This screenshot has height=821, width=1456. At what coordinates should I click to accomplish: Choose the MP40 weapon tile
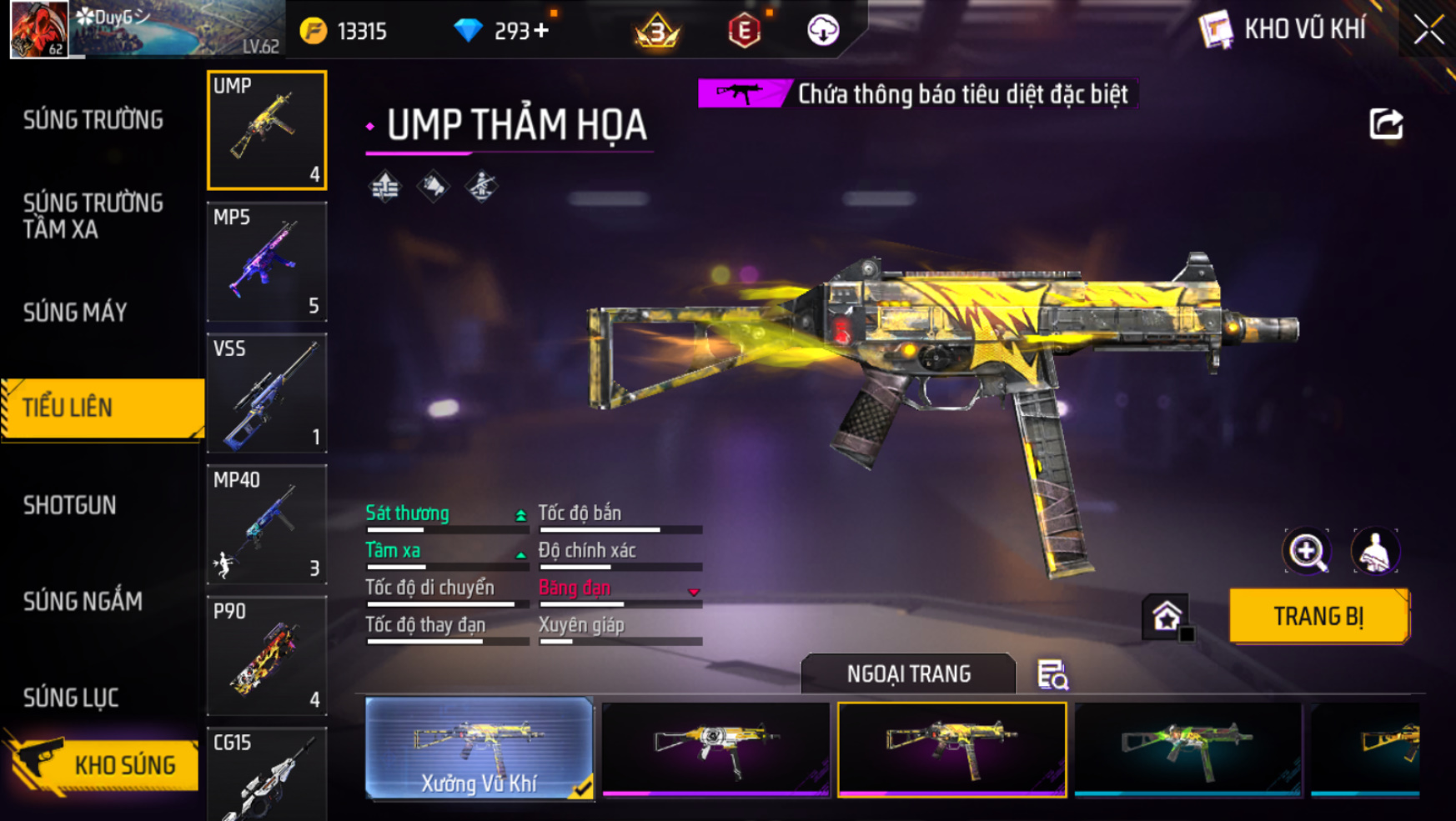[267, 524]
